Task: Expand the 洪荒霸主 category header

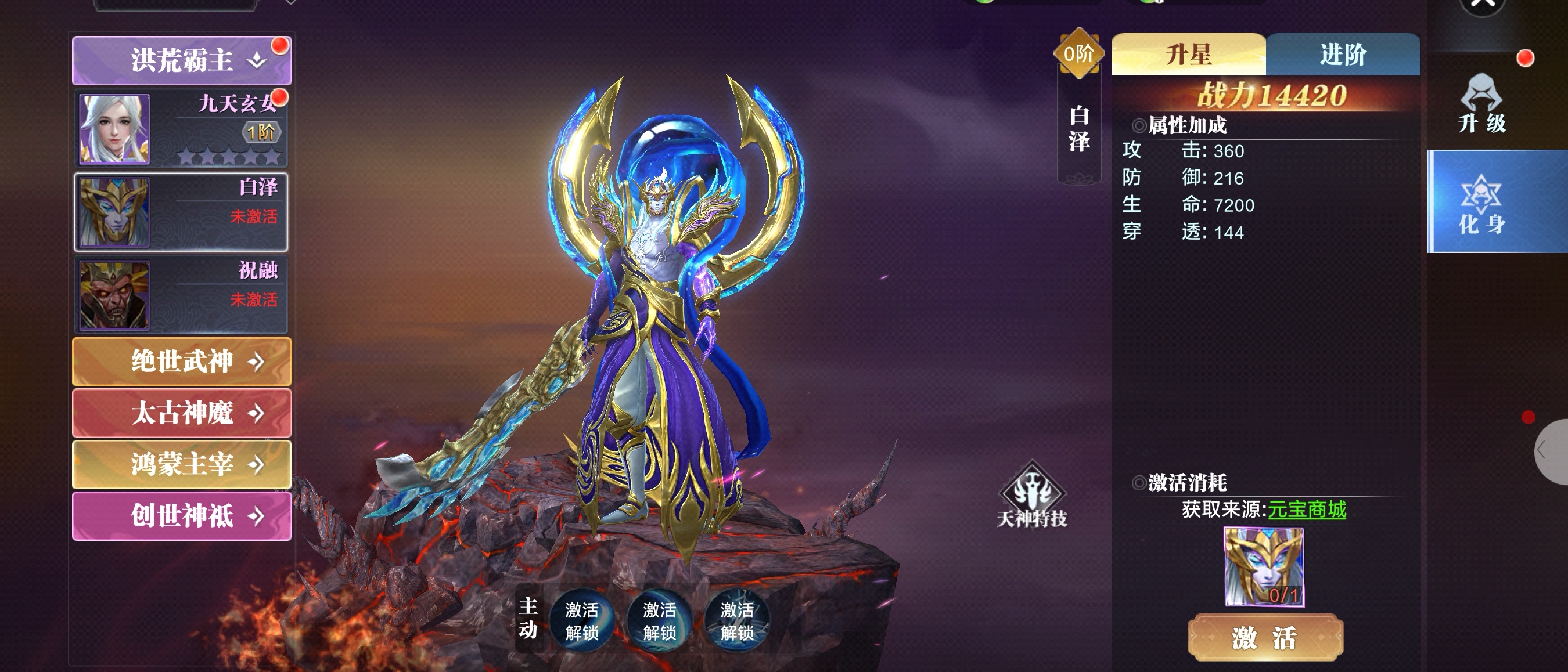Action: tap(181, 60)
